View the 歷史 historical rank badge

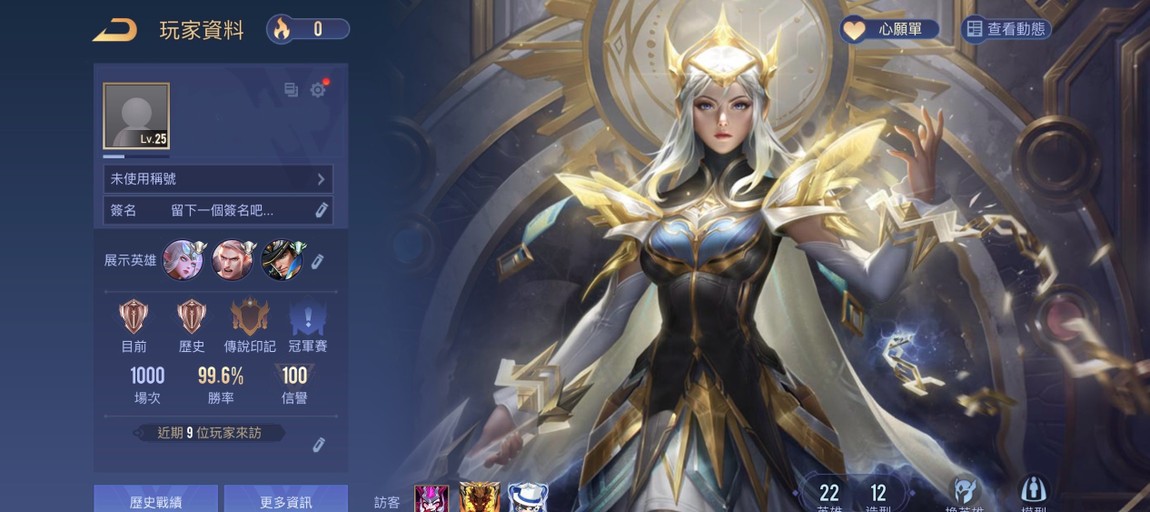(x=191, y=318)
